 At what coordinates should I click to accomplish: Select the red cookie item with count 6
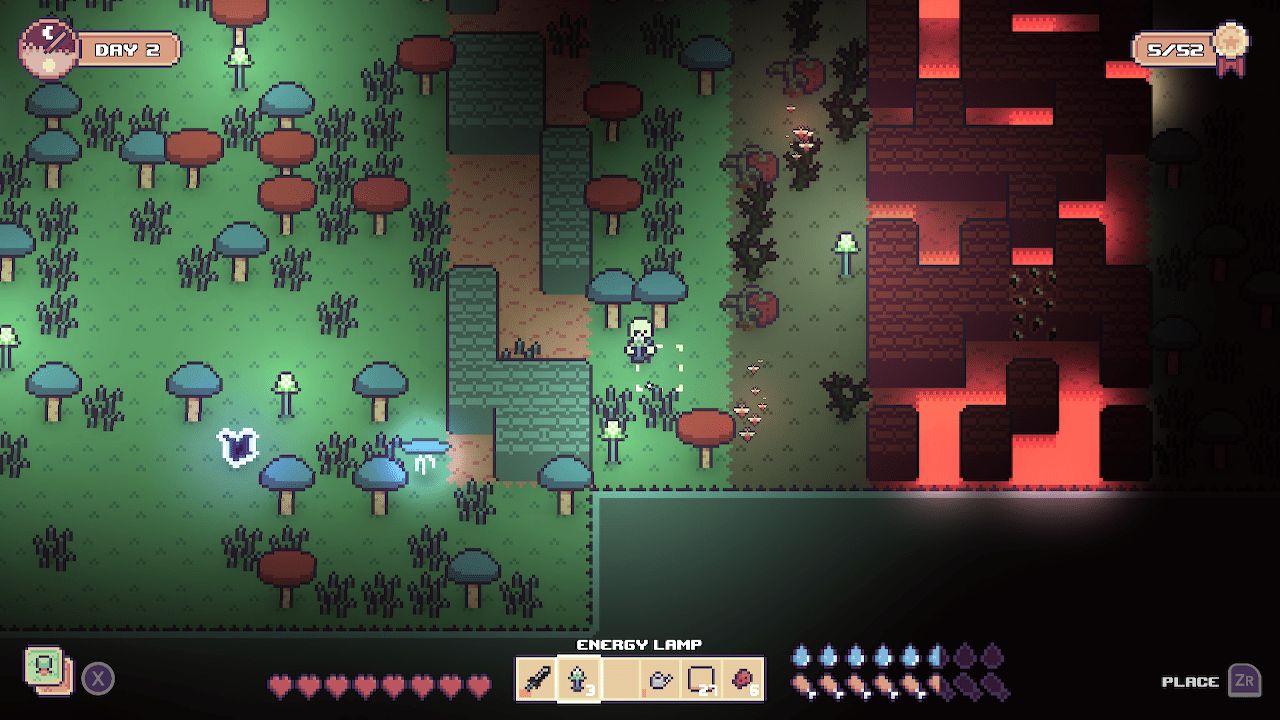[x=744, y=680]
